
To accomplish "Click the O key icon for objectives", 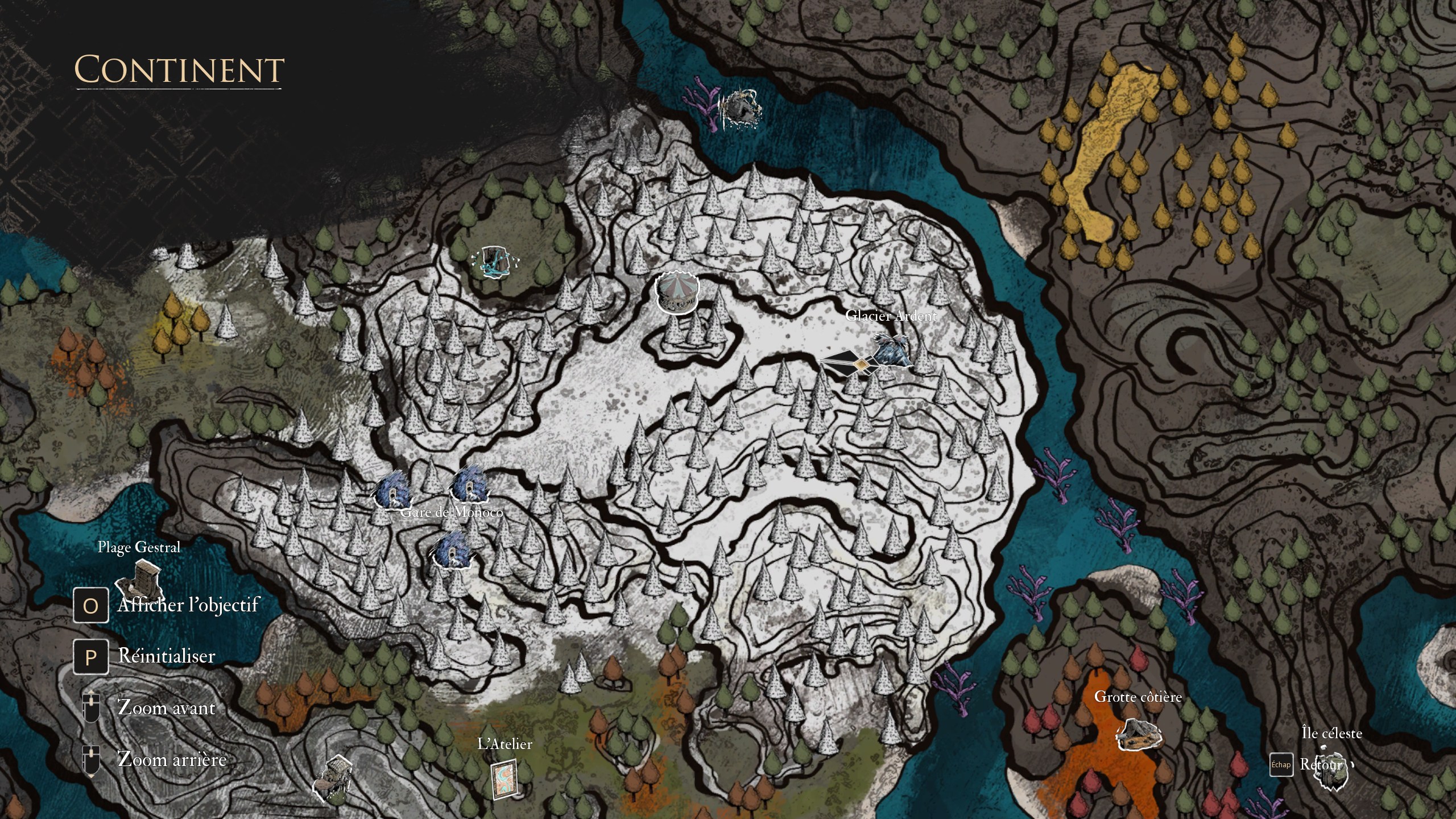I will (x=90, y=606).
